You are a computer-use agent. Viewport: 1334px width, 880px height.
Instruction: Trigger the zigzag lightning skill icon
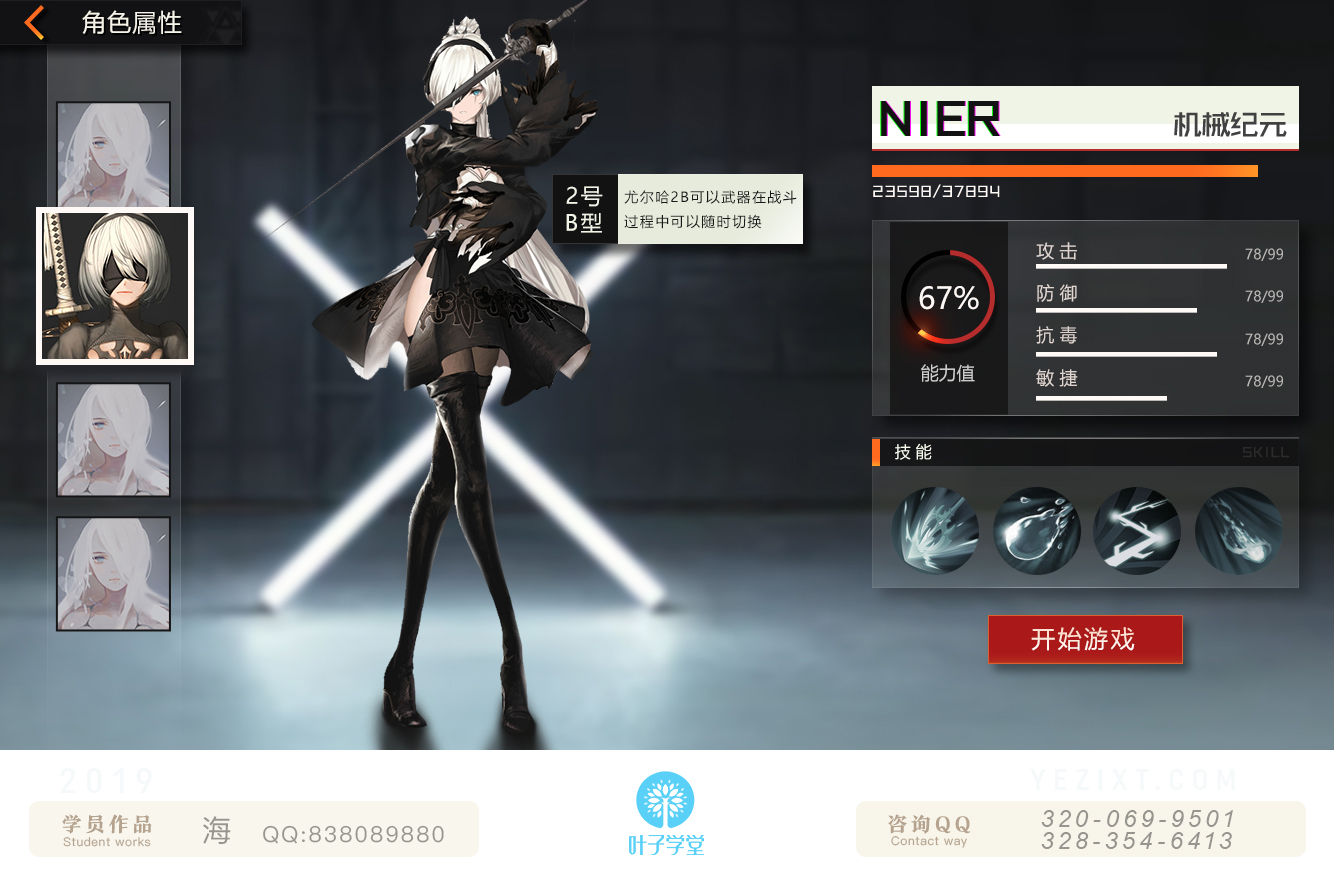click(x=1137, y=531)
